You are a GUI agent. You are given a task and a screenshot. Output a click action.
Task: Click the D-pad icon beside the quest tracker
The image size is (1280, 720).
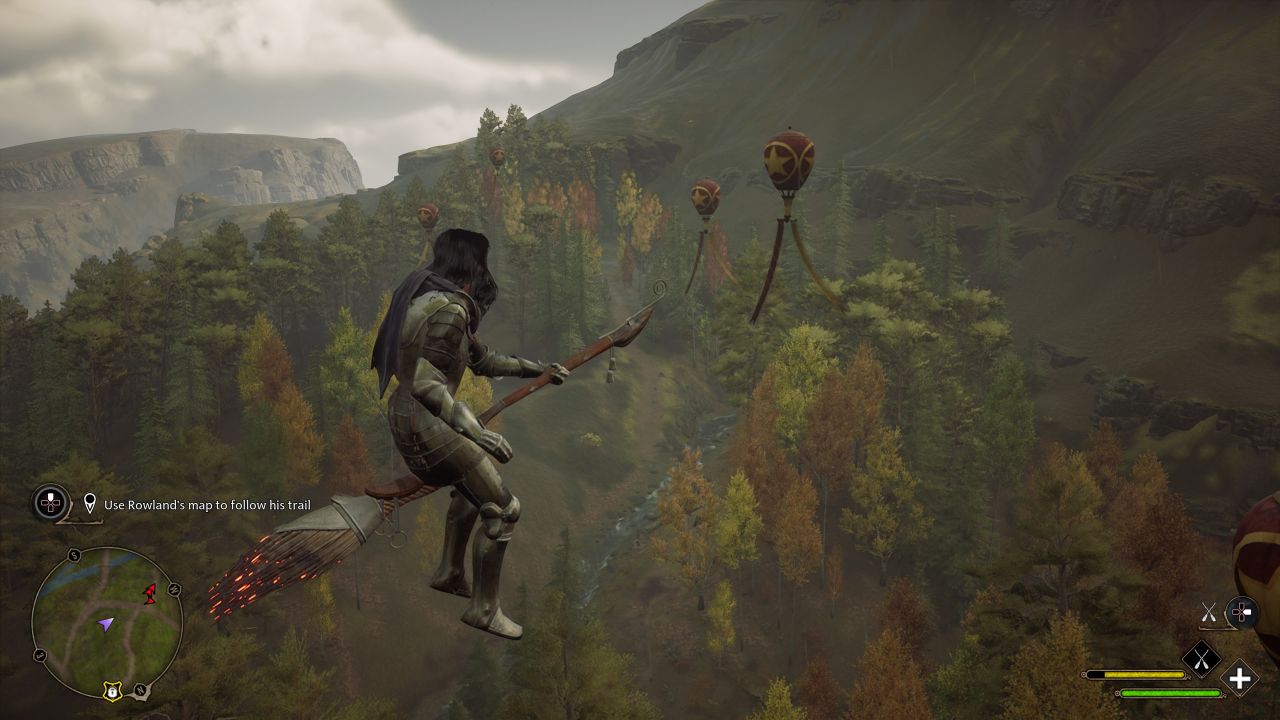pyautogui.click(x=49, y=503)
